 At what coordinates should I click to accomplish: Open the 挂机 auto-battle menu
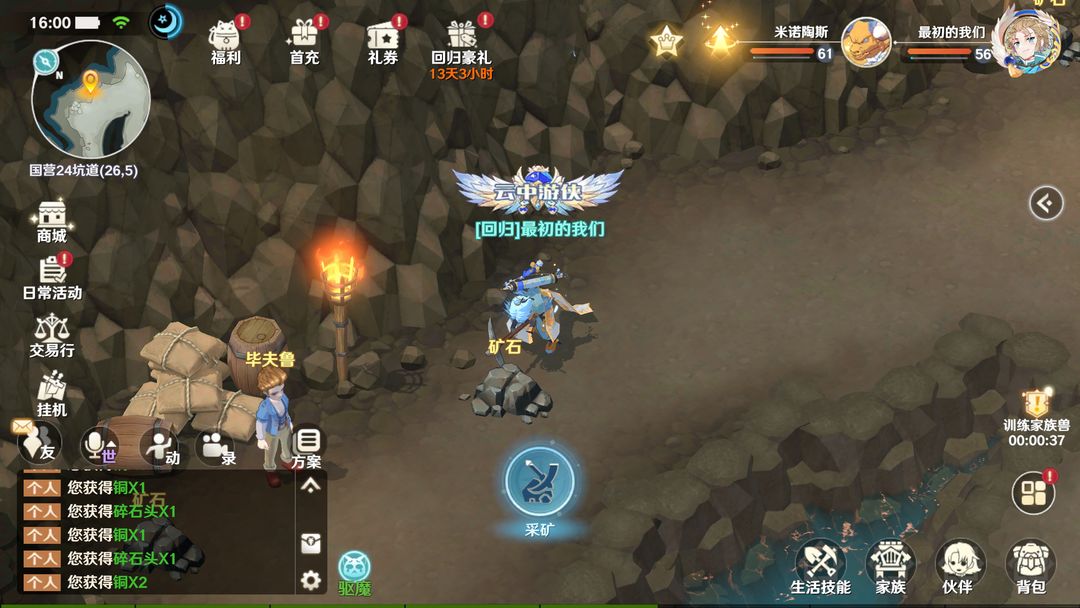(52, 394)
